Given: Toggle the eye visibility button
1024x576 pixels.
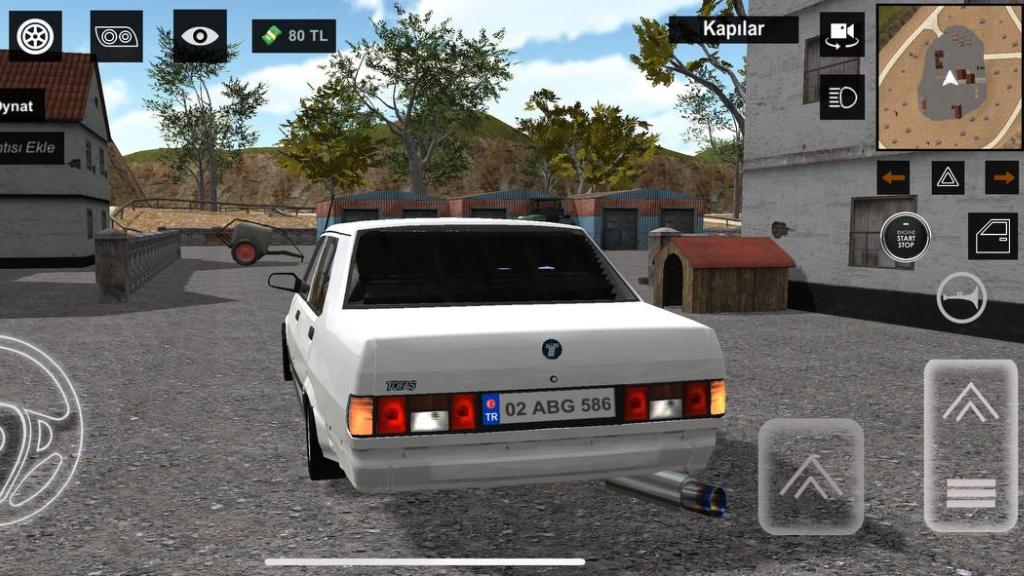Looking at the screenshot, I should (199, 36).
